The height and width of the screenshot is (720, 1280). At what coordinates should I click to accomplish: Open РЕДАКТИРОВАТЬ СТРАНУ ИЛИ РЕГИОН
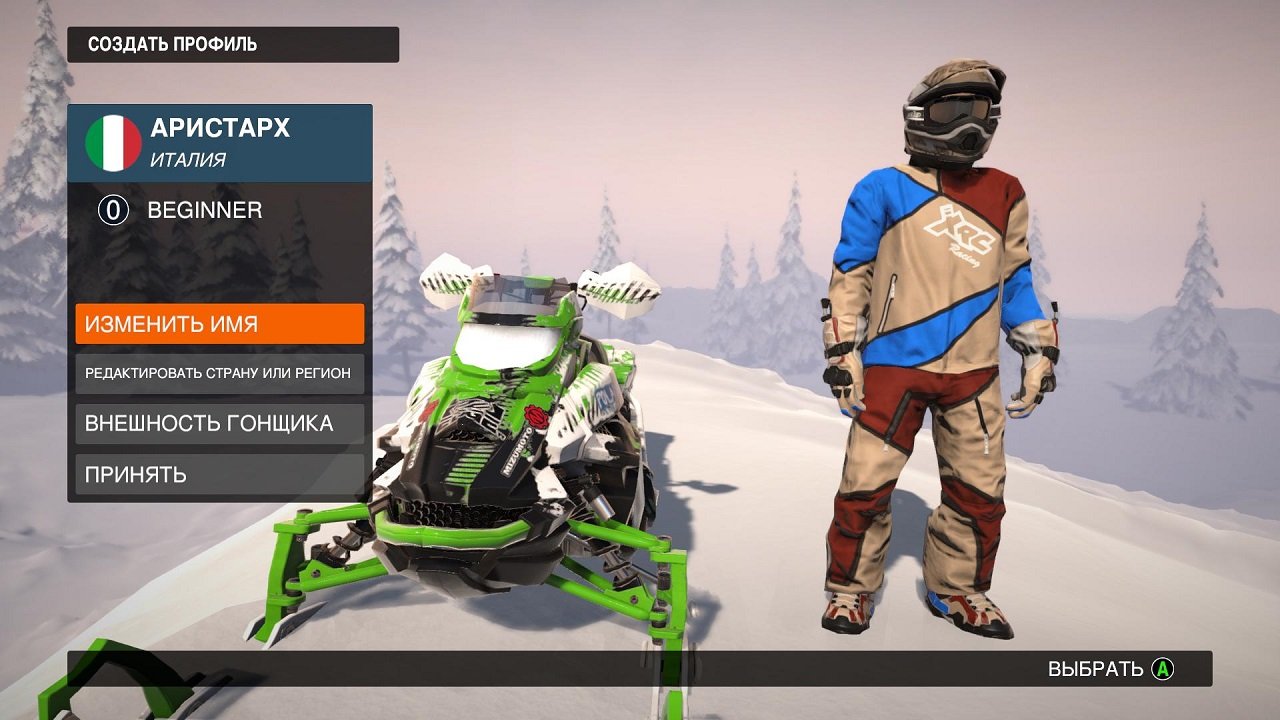coord(219,372)
